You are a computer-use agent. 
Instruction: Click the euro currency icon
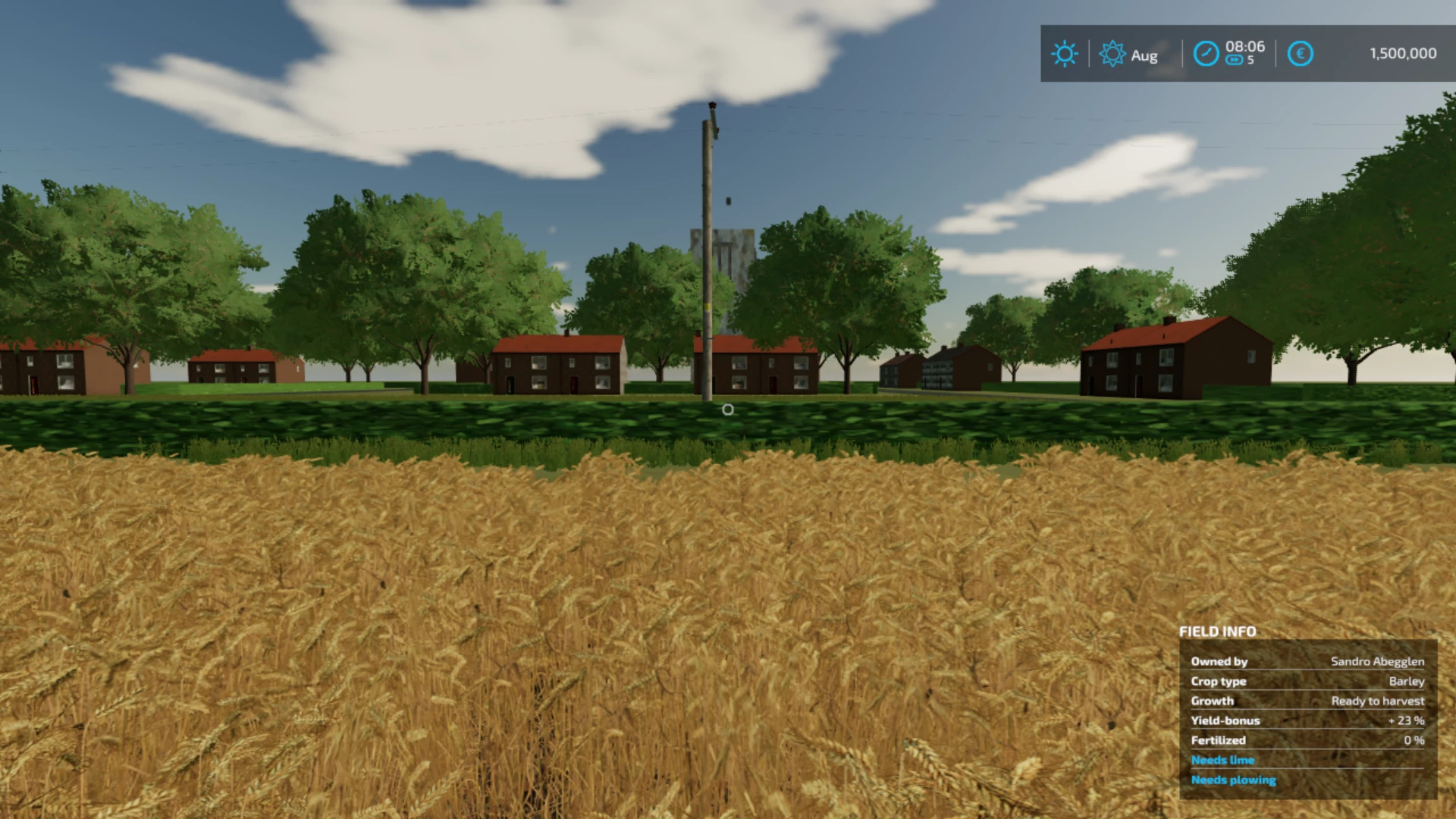[x=1300, y=54]
